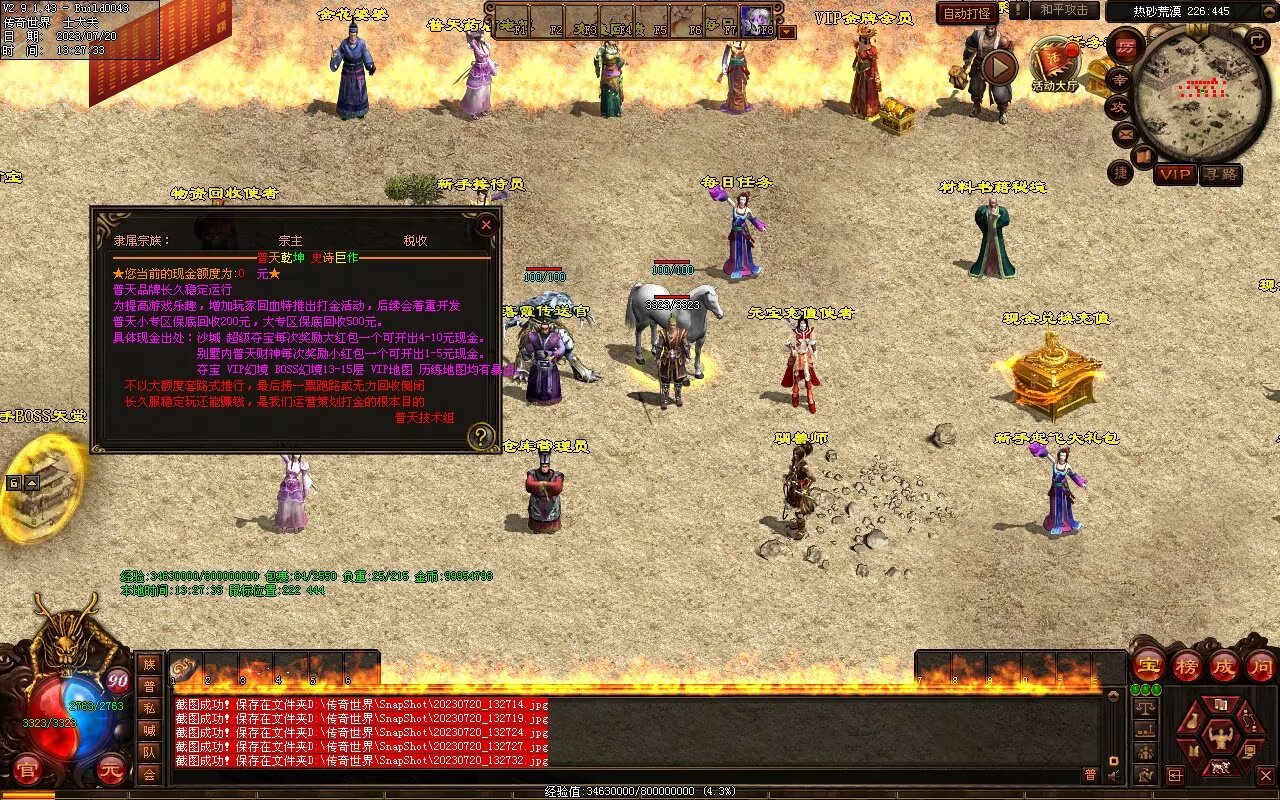
Task: Click the 元 yuanbao round button
Action: 112,770
